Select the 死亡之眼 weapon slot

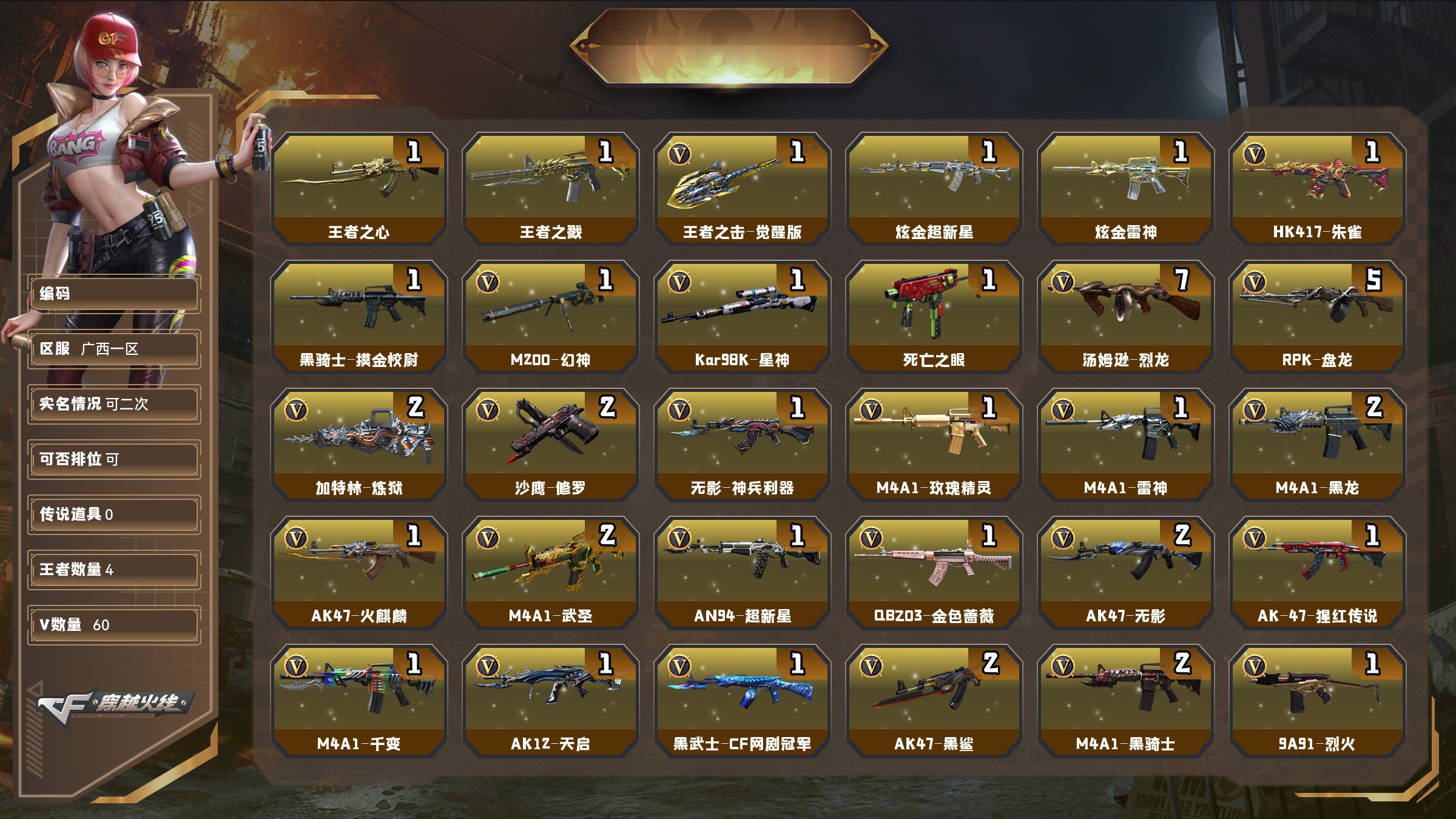(934, 316)
